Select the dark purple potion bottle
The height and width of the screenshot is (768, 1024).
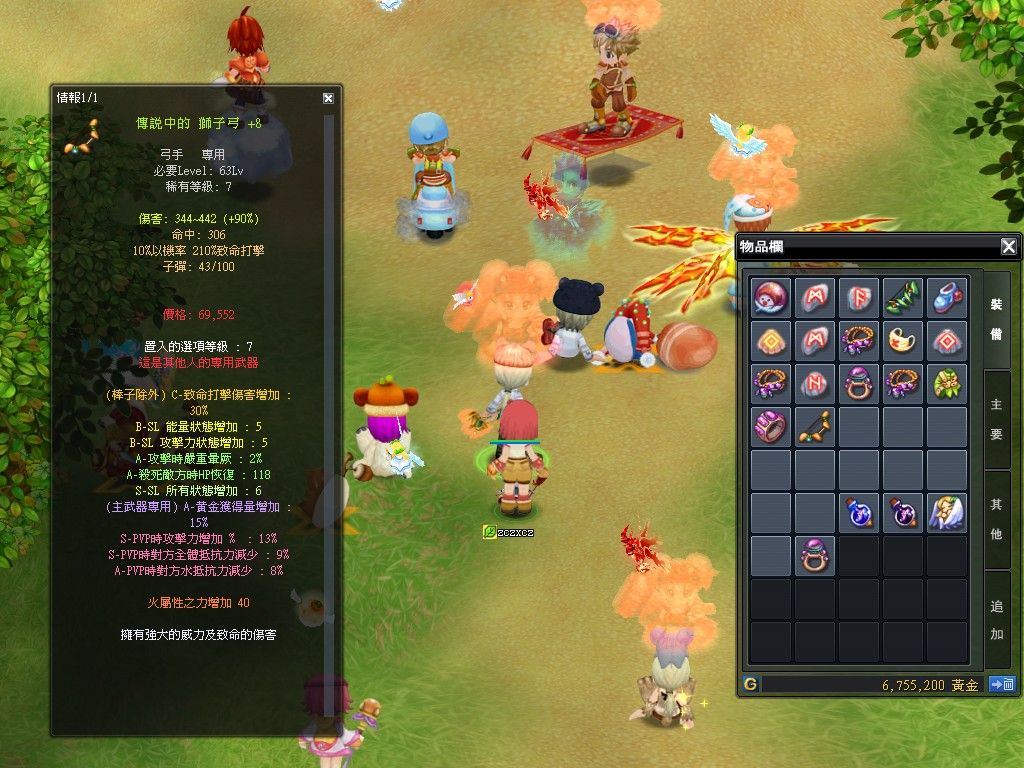click(902, 513)
